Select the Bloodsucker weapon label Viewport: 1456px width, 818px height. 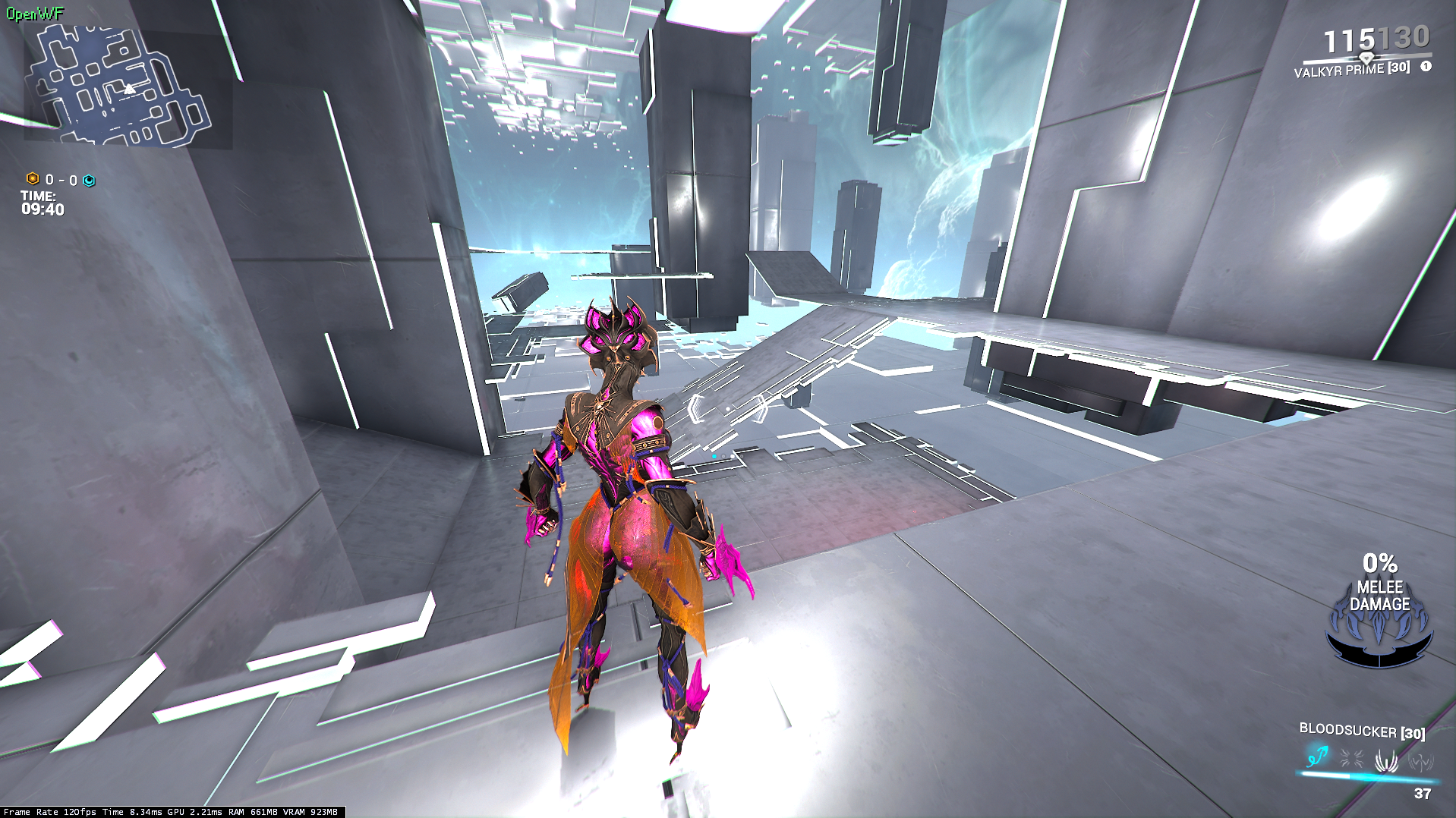1361,731
